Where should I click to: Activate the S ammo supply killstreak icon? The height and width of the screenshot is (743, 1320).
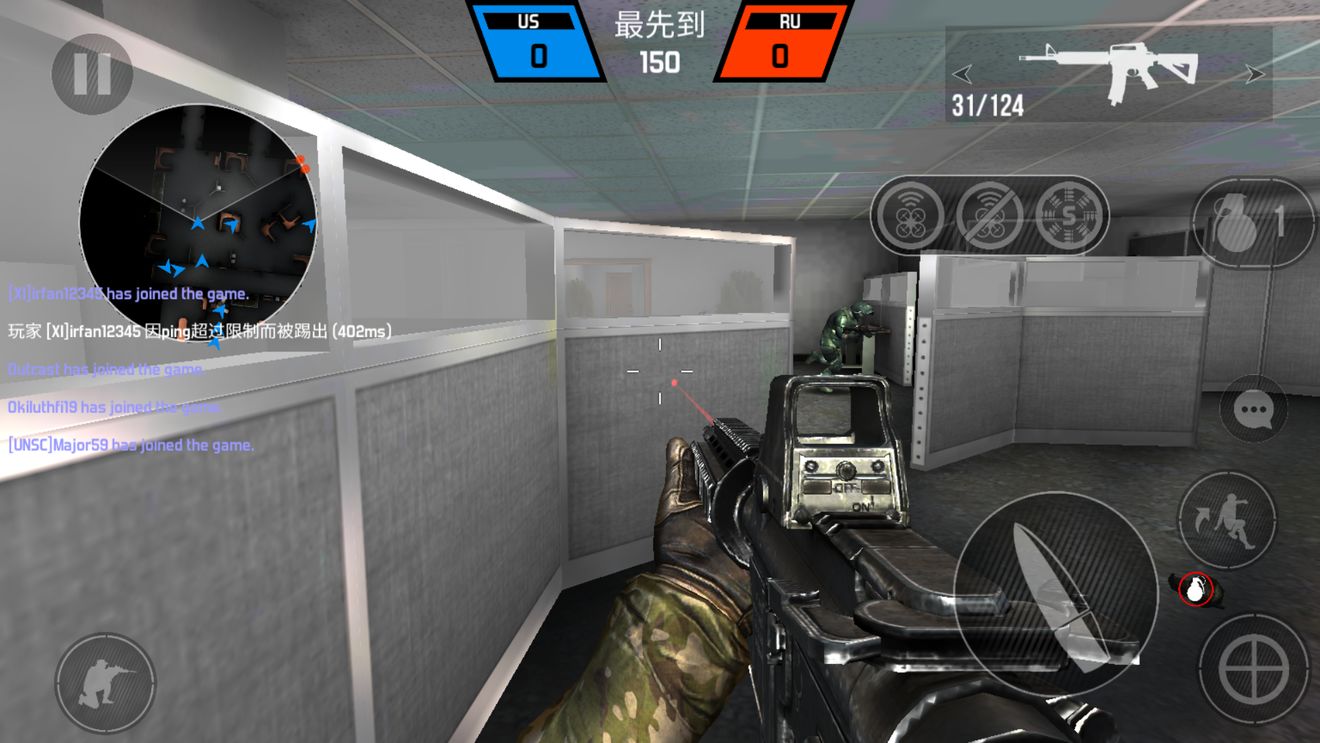1069,215
